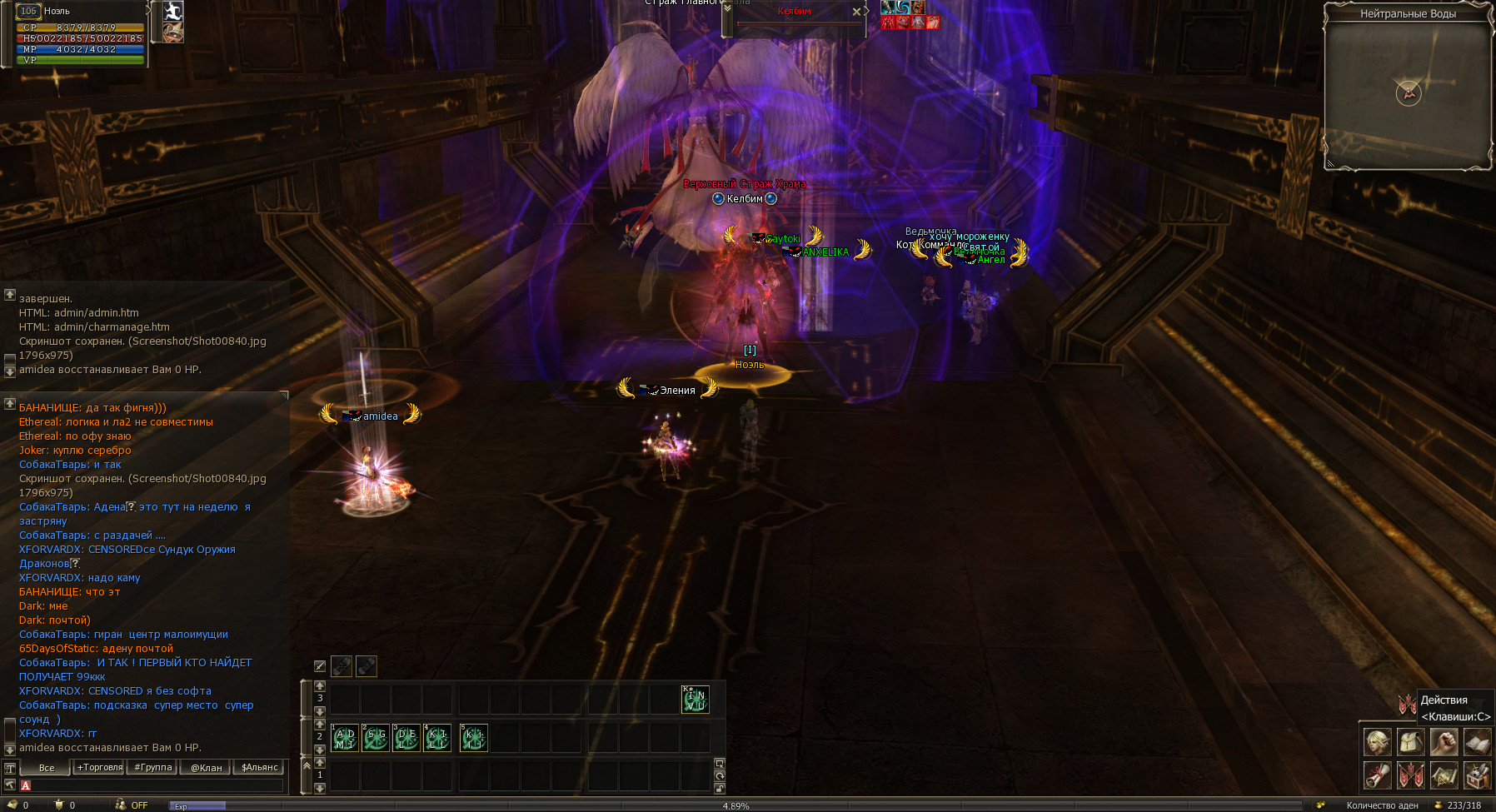
Task: Open the inventory bag icon
Action: [x=1410, y=741]
